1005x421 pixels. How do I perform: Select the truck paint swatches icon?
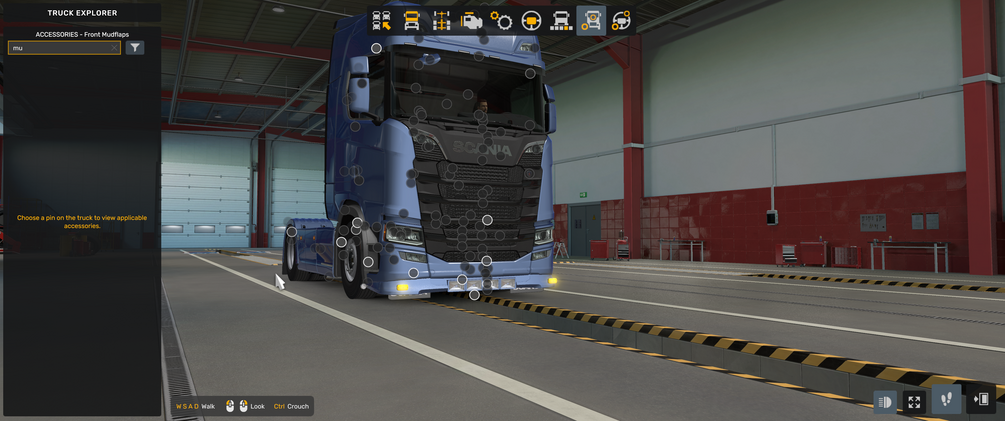[561, 20]
